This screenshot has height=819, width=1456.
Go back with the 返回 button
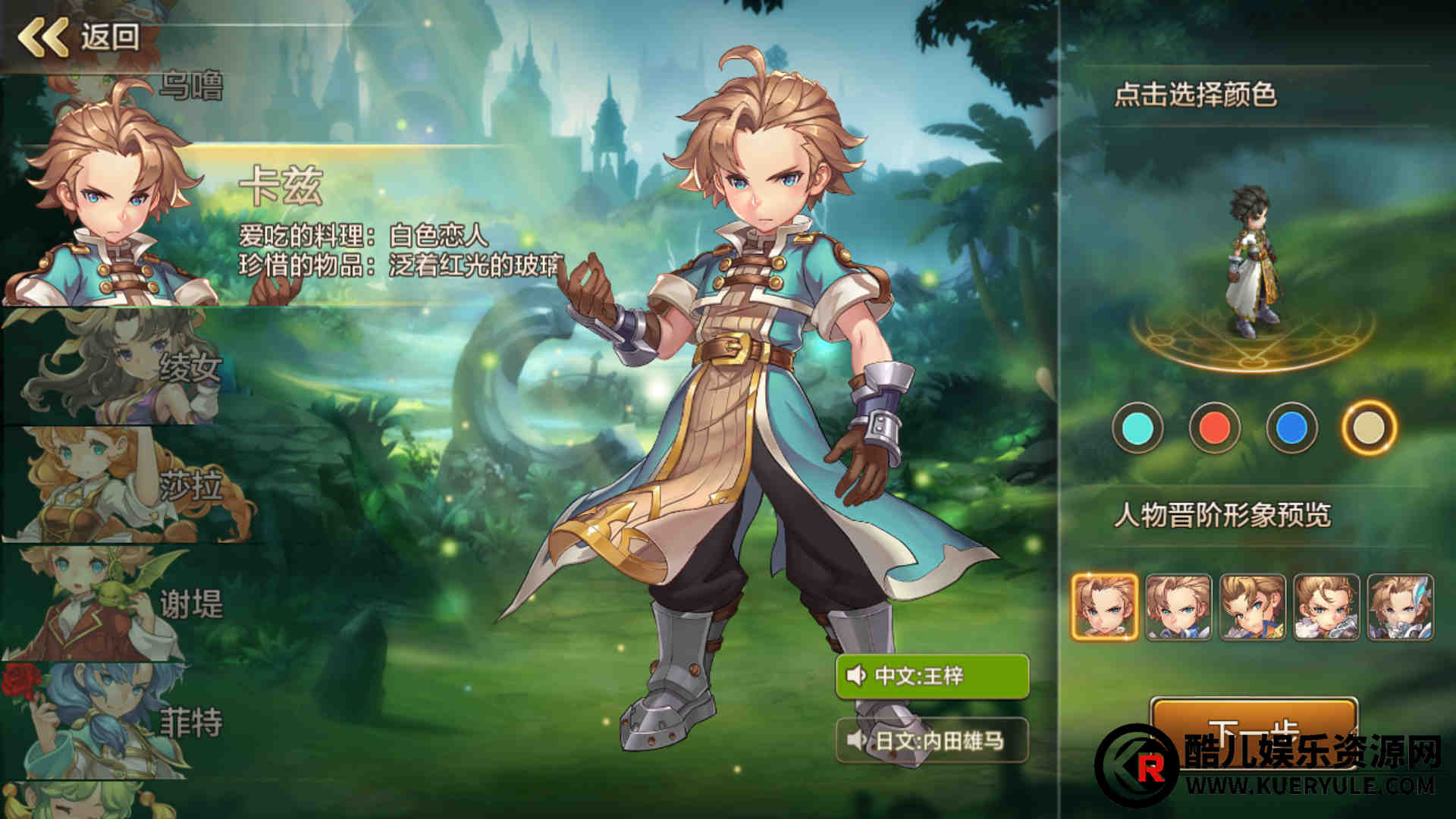(x=80, y=36)
